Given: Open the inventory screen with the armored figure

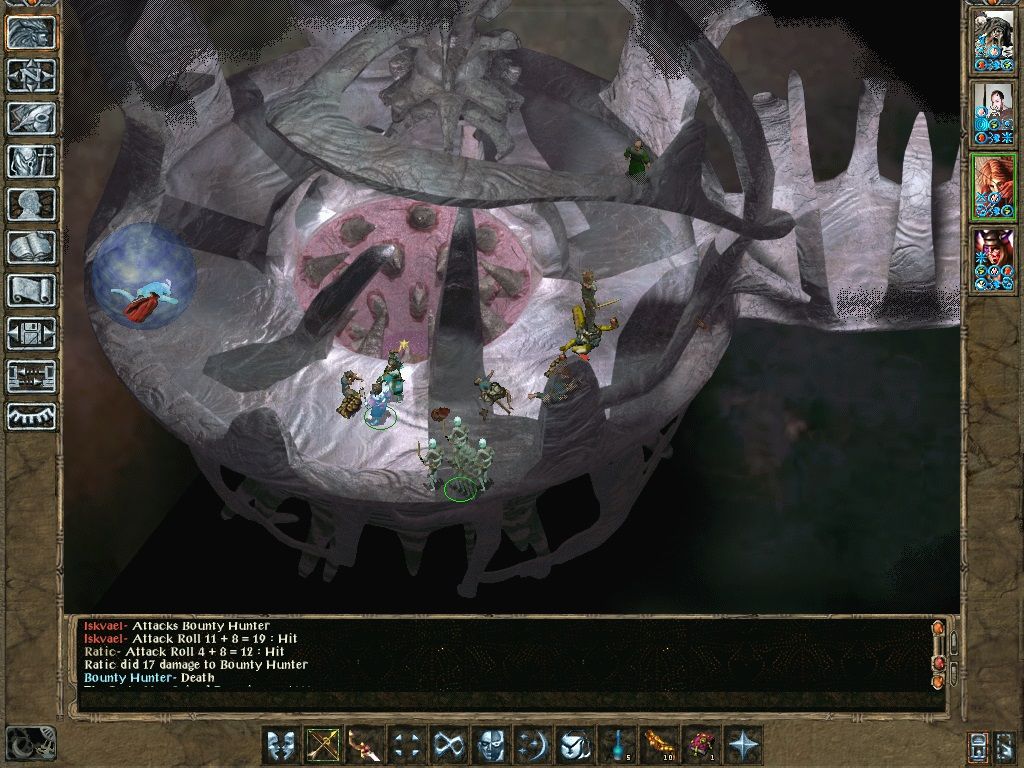Looking at the screenshot, I should (31, 161).
